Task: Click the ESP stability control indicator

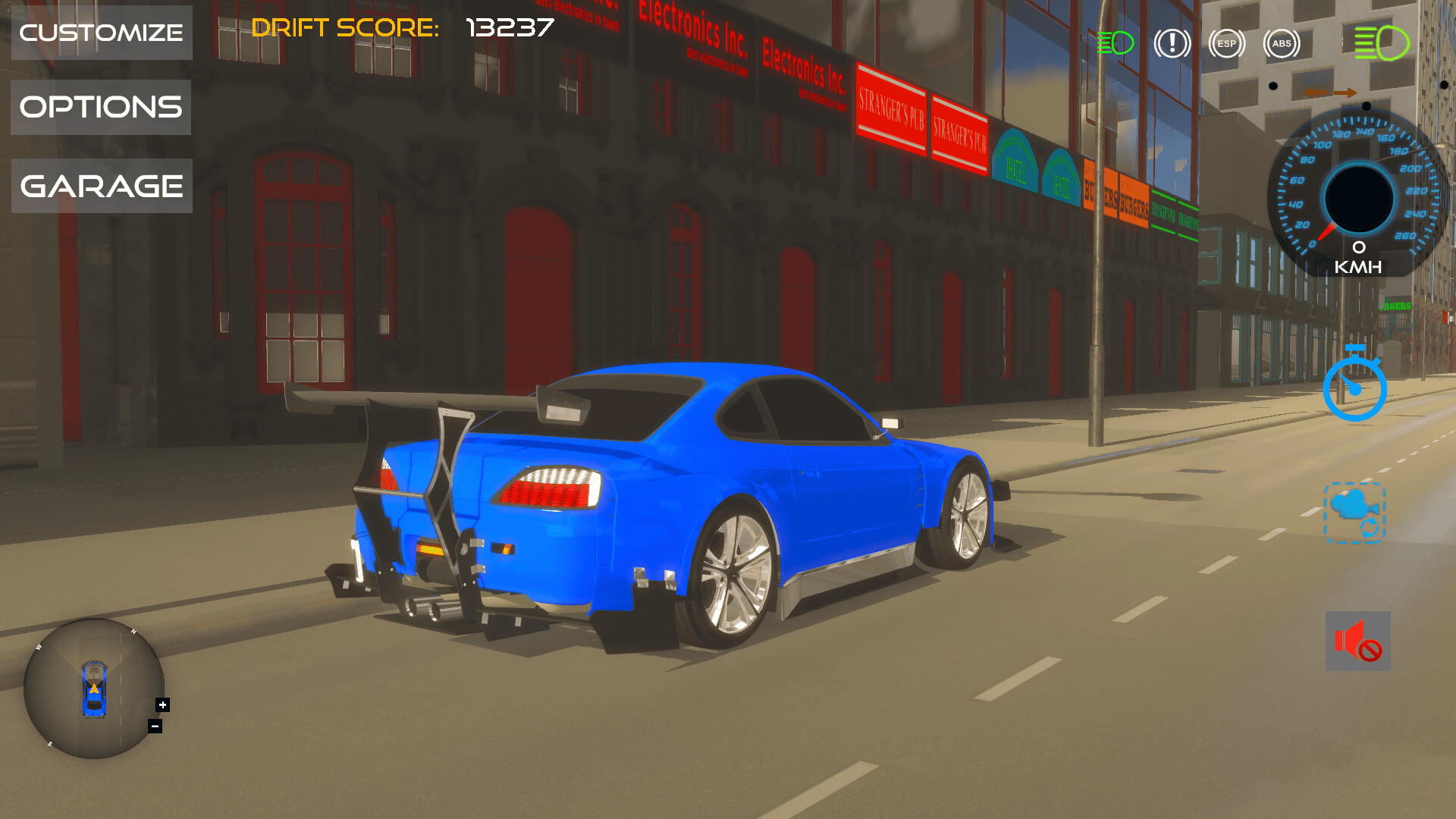Action: click(1226, 43)
